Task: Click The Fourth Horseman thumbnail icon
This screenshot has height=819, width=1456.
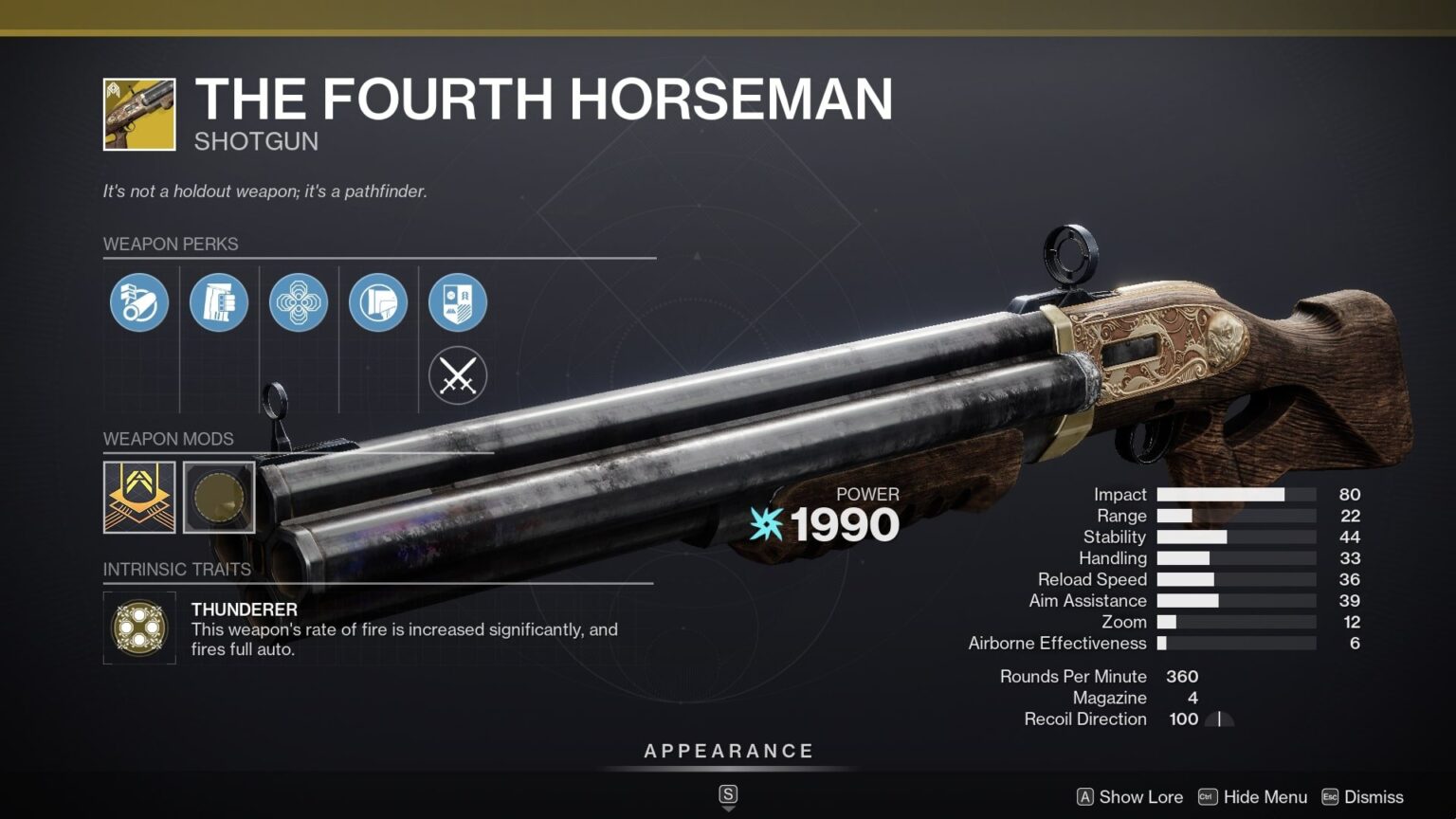Action: click(138, 113)
